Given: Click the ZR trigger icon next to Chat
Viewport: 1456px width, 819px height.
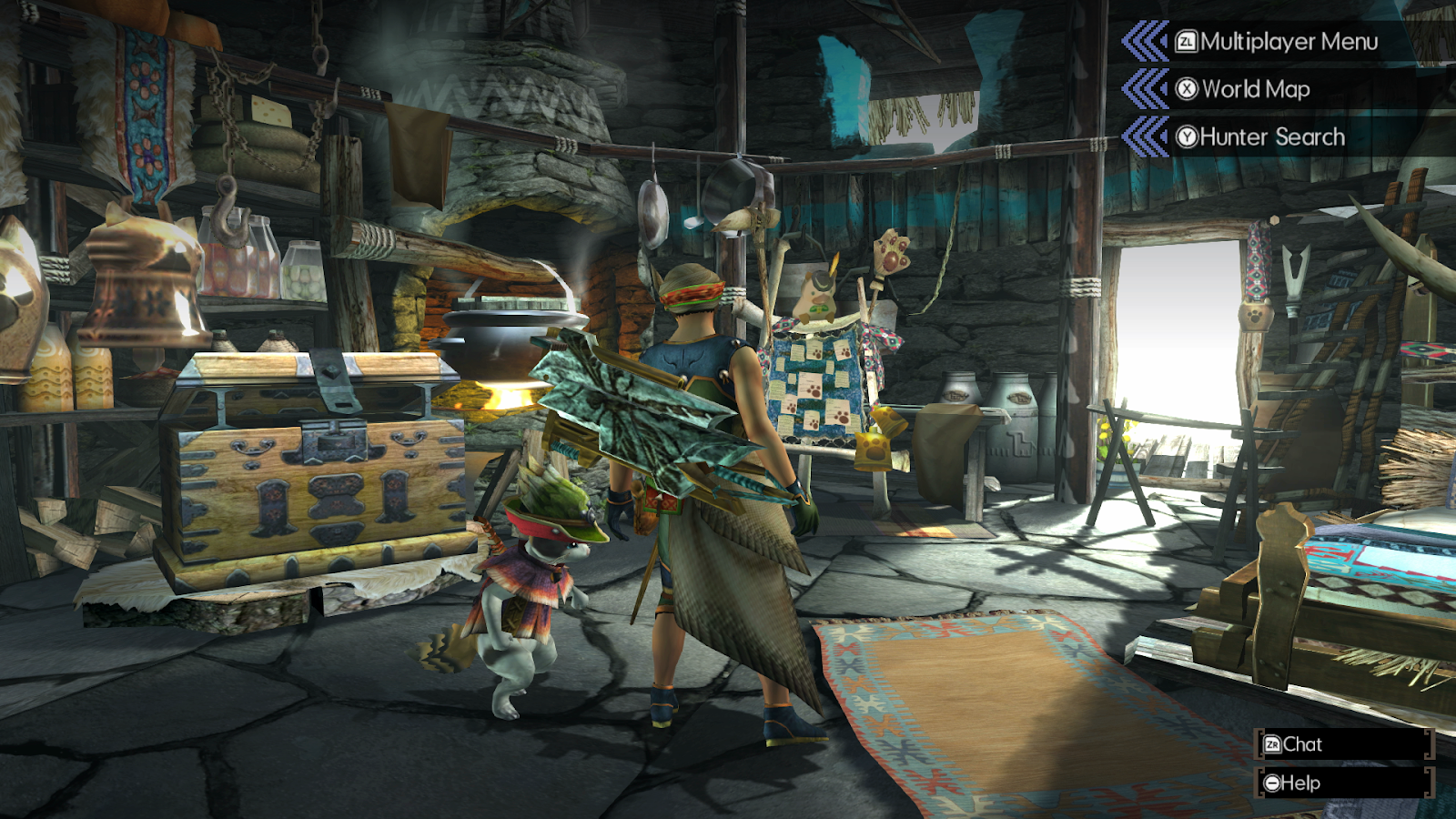Looking at the screenshot, I should pyautogui.click(x=1273, y=745).
